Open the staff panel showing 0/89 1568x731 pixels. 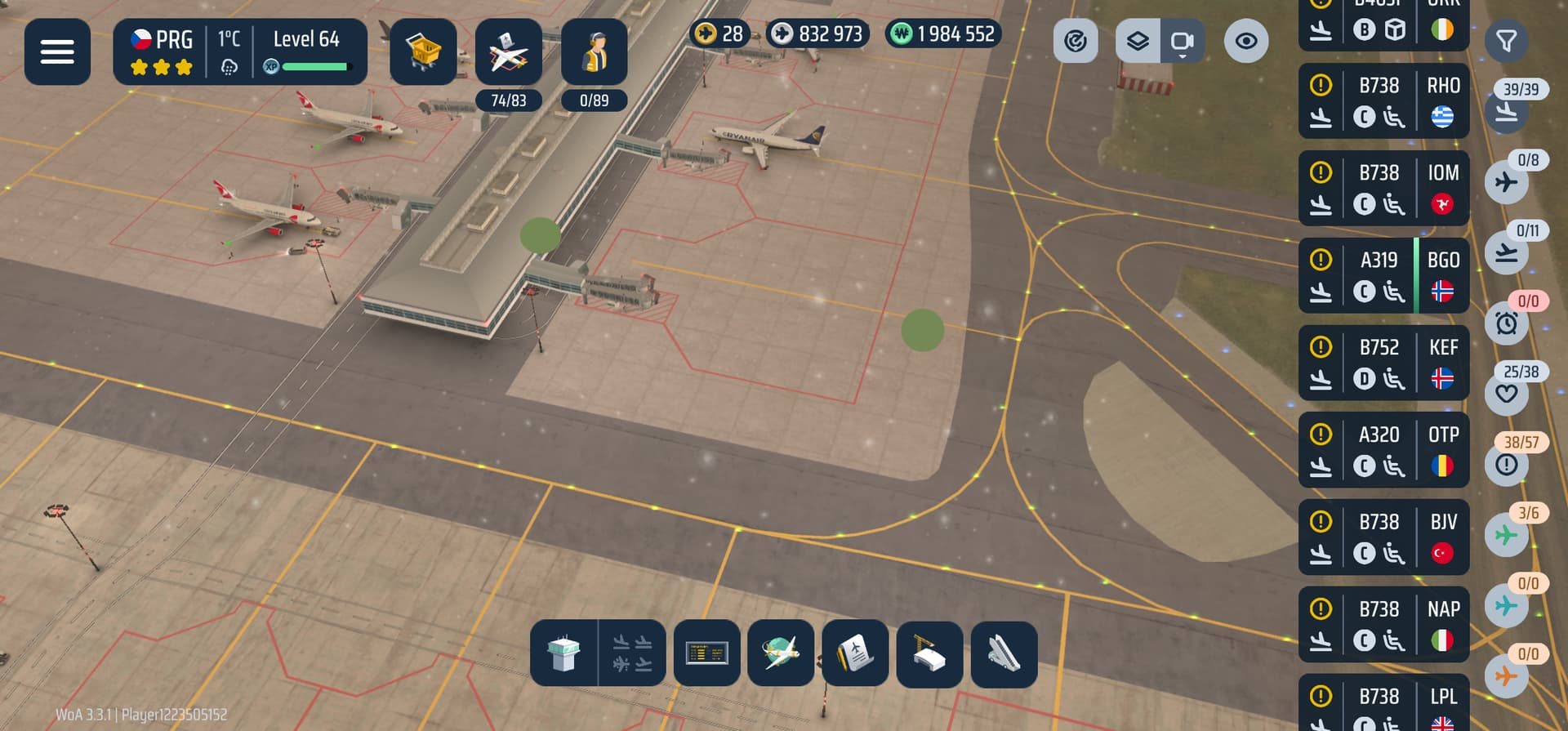pos(594,53)
